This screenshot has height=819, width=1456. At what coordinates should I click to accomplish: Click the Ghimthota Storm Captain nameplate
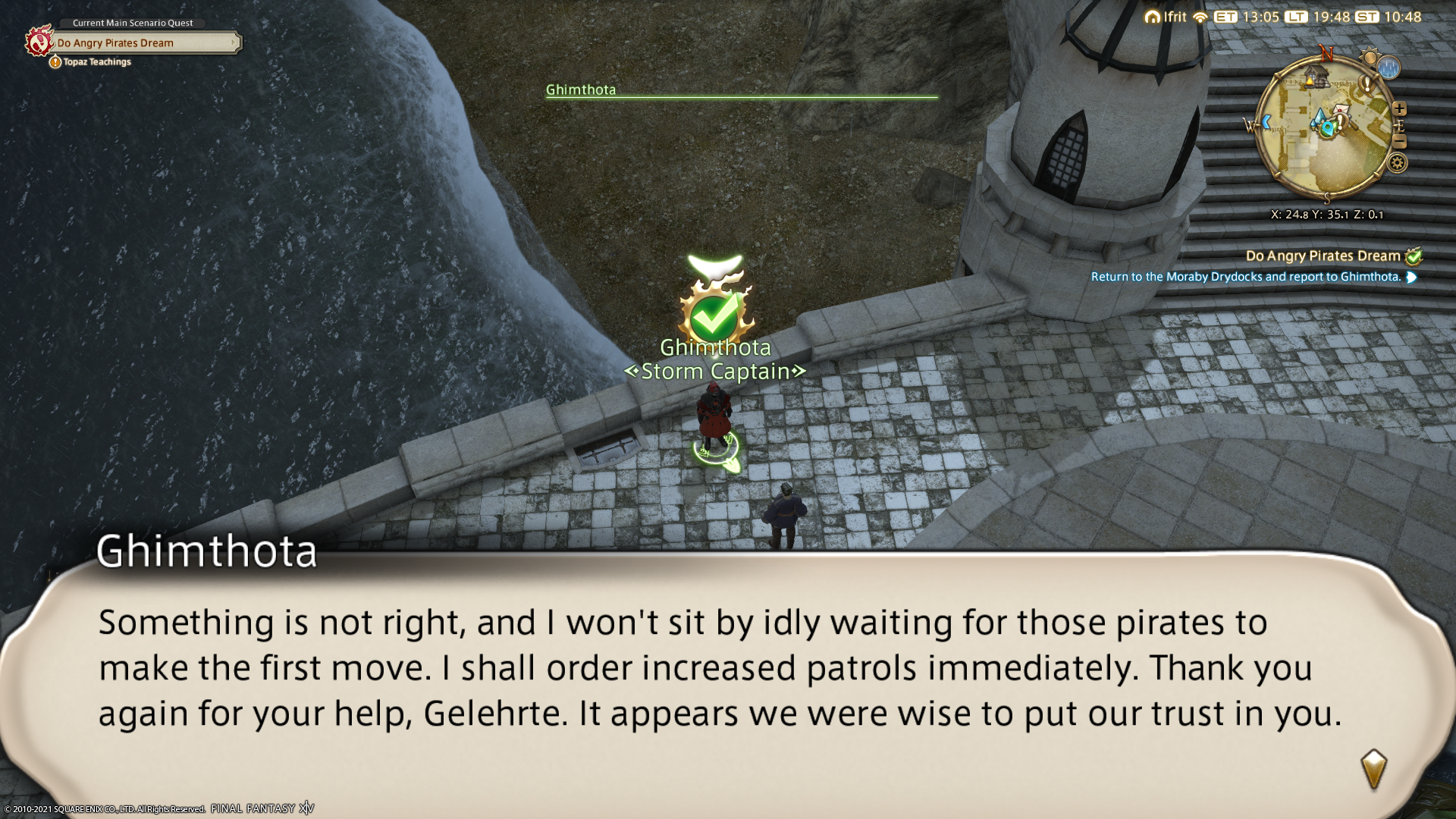(714, 359)
